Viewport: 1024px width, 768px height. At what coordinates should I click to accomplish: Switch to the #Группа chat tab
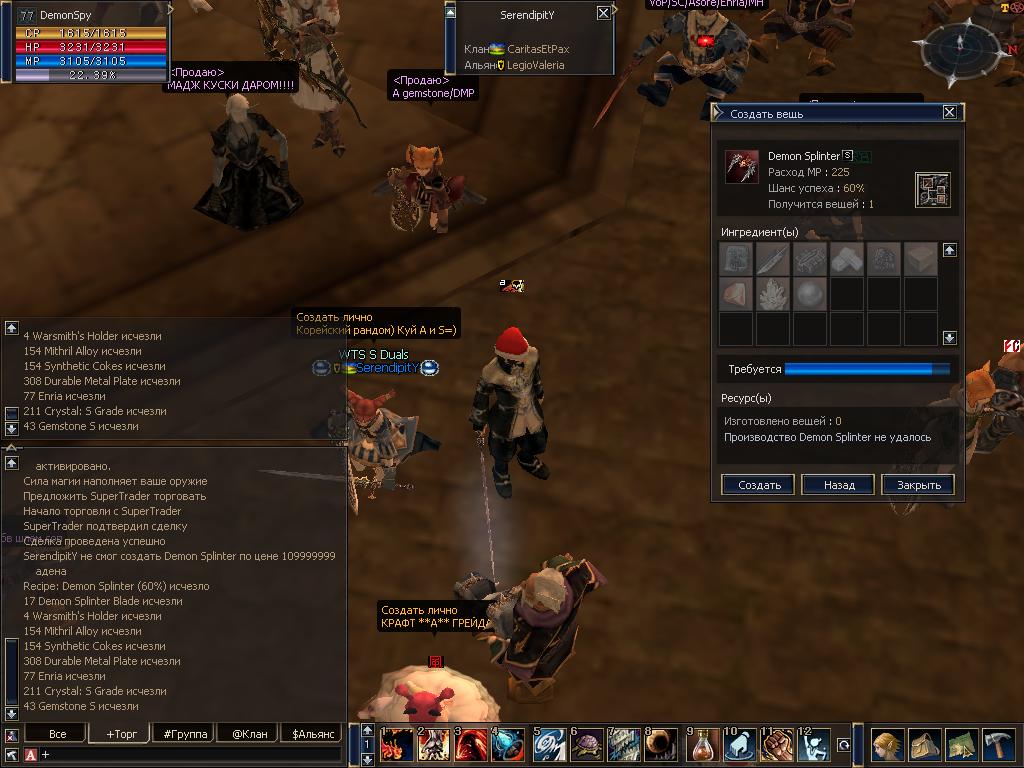coord(185,734)
